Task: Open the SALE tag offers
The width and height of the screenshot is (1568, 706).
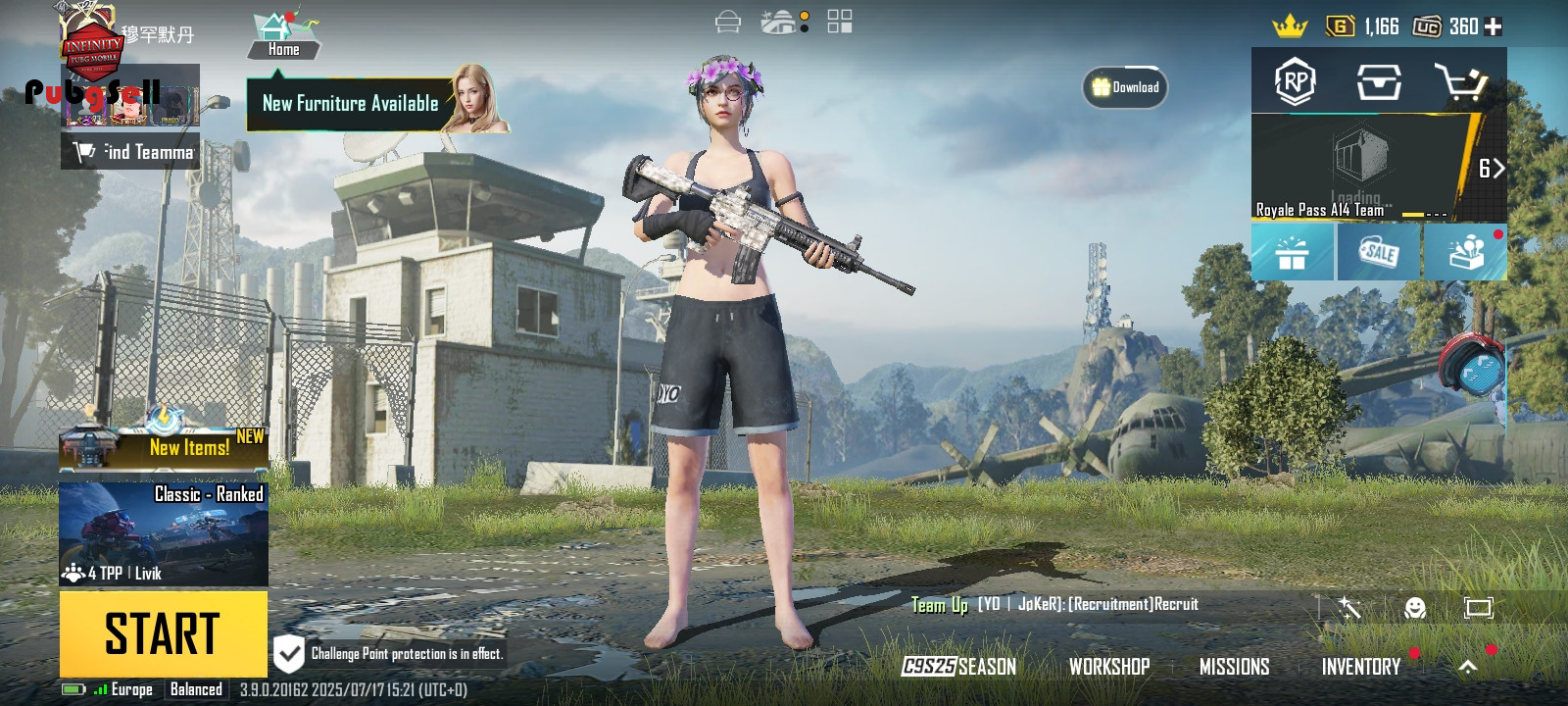Action: (1379, 253)
